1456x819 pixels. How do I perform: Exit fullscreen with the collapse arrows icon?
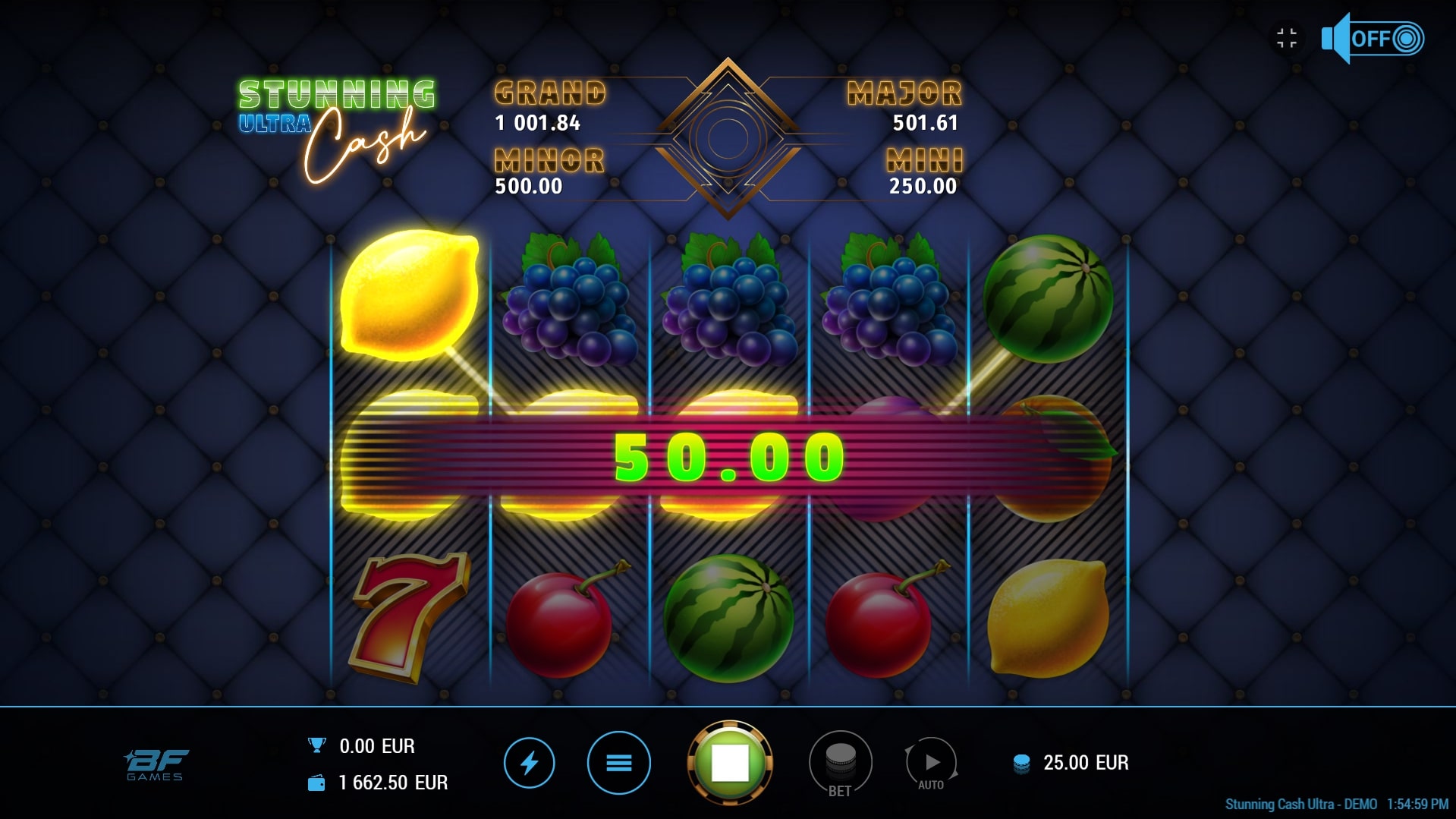[x=1287, y=38]
